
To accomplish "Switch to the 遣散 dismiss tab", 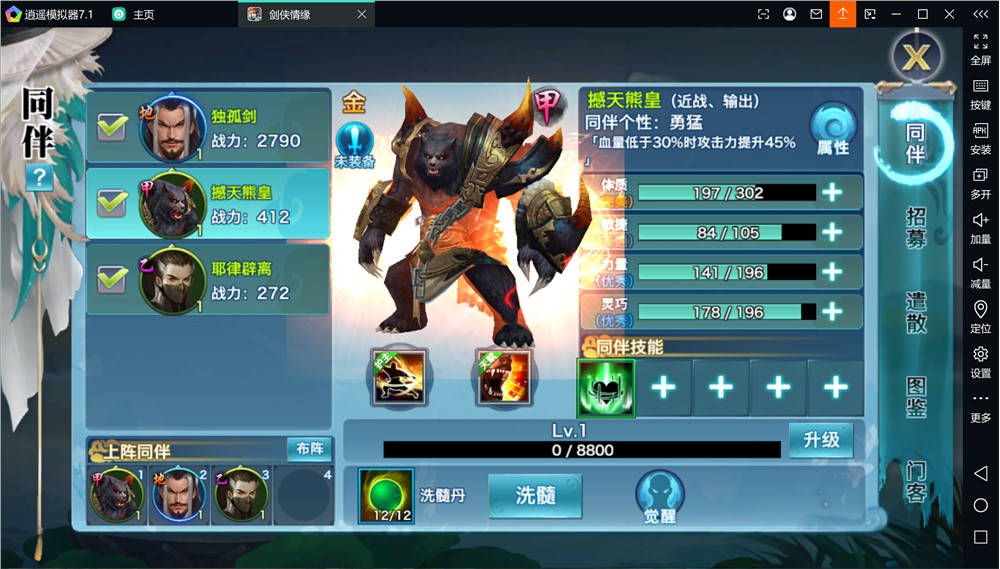I will pos(916,312).
